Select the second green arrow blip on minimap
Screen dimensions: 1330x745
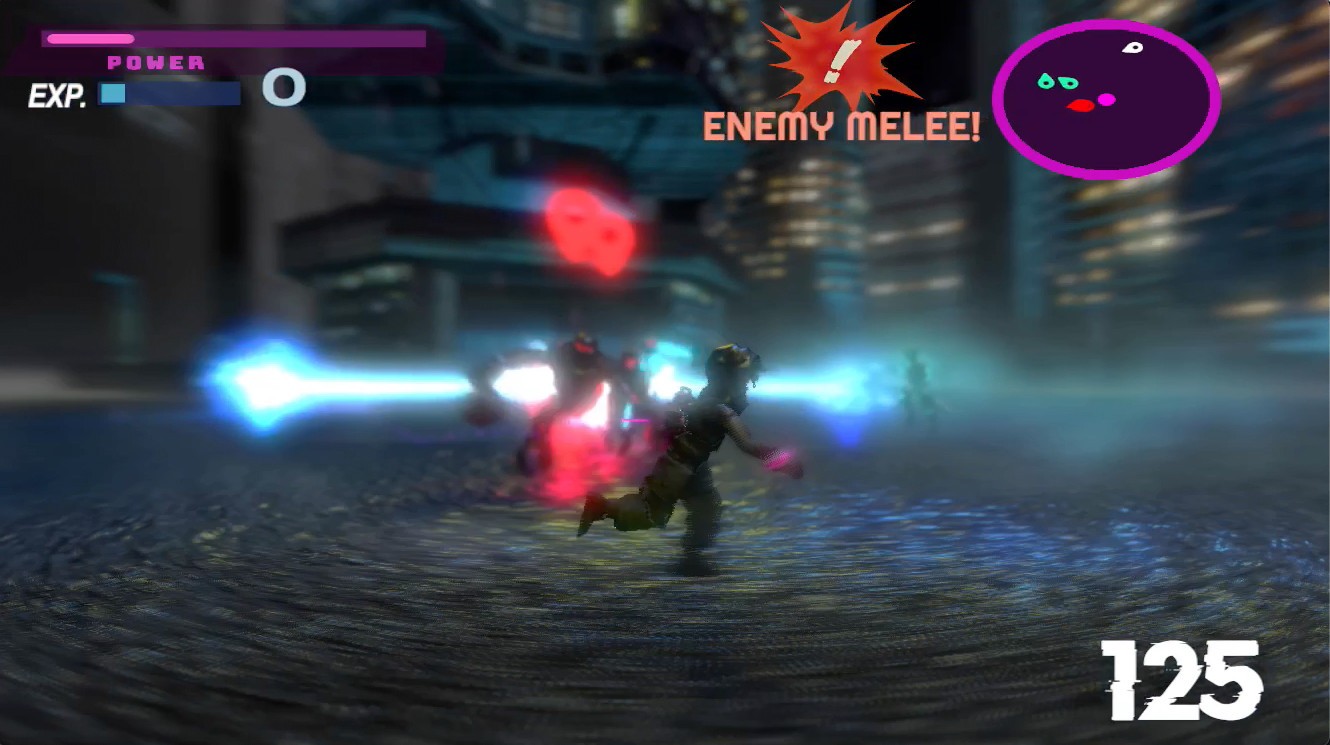[x=1067, y=82]
